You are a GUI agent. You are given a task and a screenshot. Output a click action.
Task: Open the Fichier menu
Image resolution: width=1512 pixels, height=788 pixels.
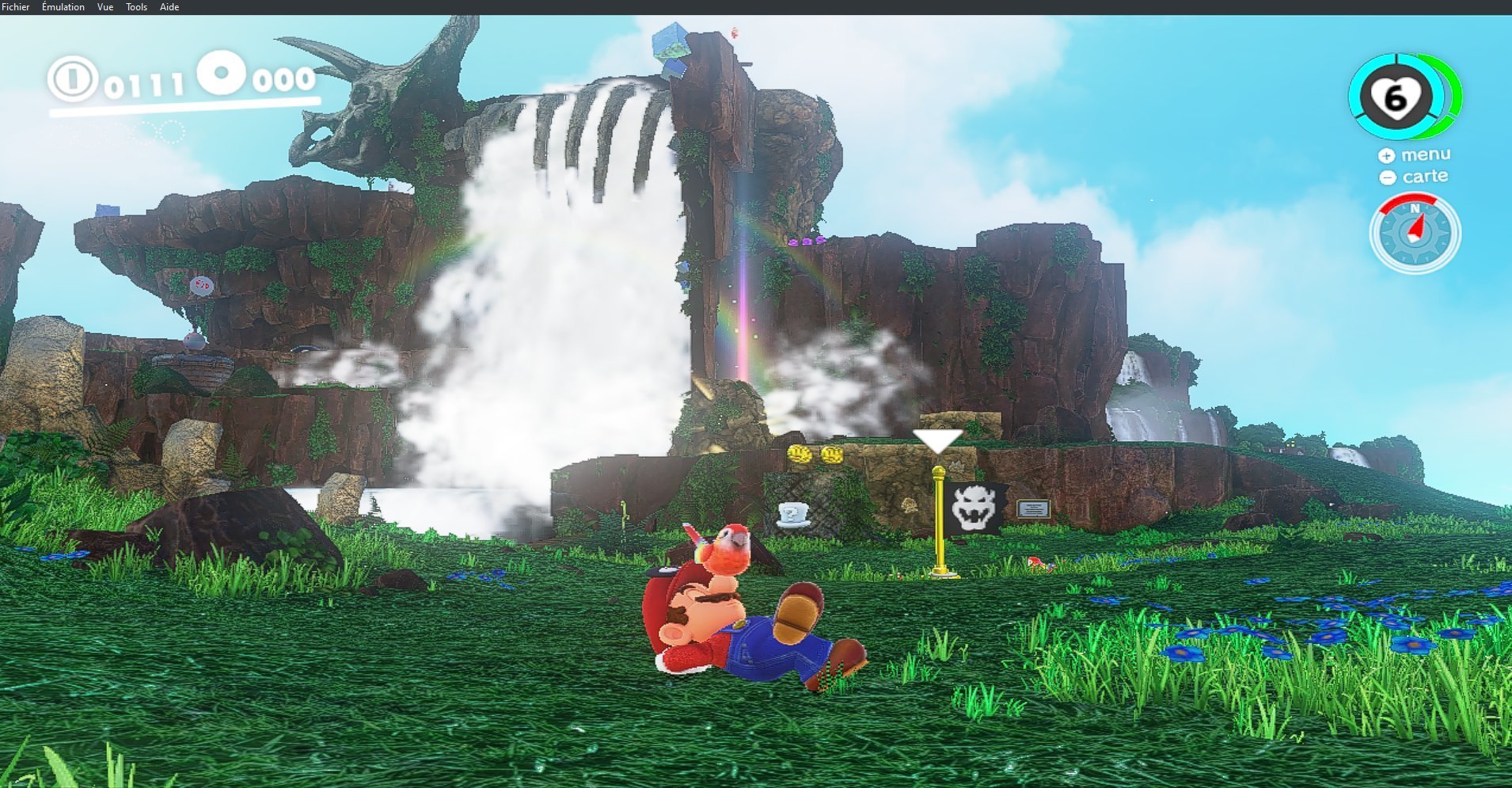pyautogui.click(x=16, y=7)
